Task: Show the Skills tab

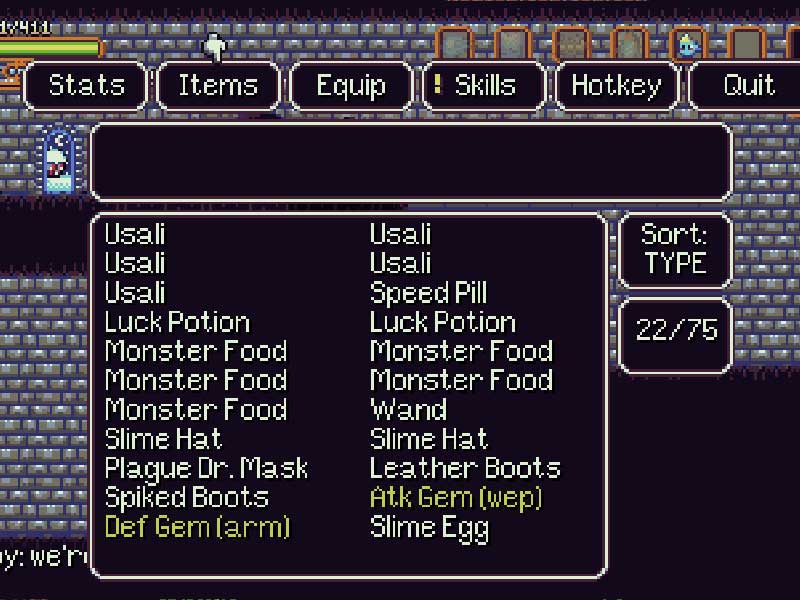Action: pos(485,85)
